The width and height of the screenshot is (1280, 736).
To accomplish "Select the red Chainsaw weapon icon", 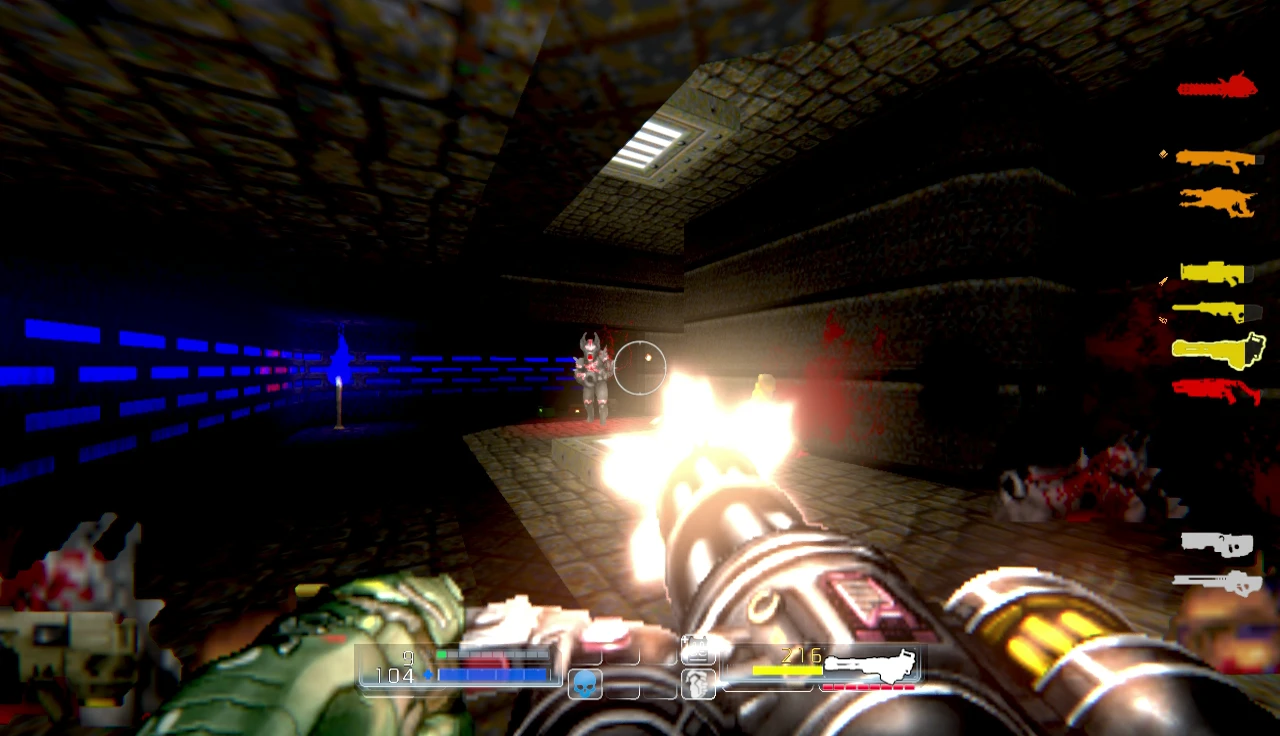I will pos(1217,87).
